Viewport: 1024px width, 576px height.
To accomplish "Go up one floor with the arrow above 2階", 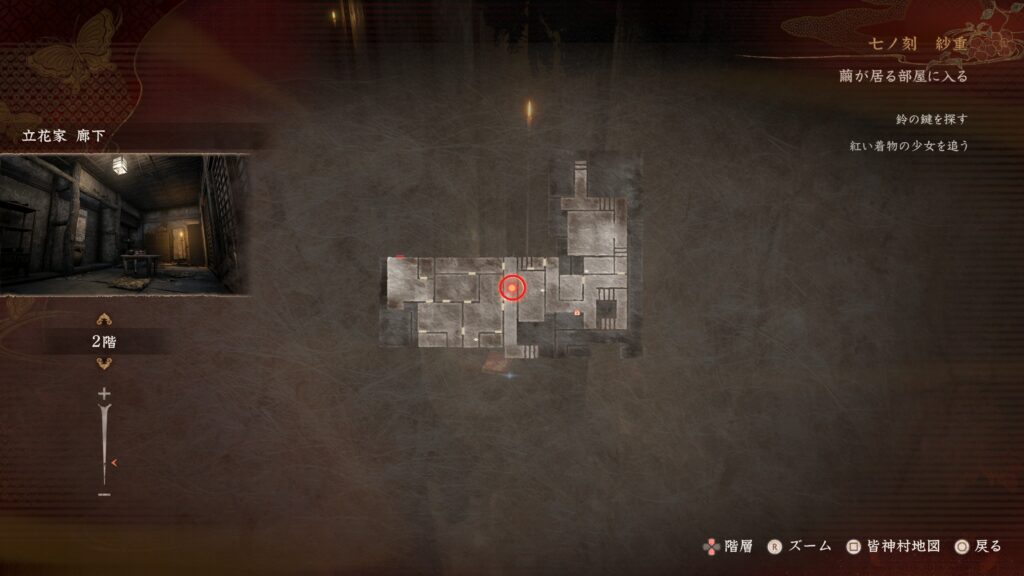I will [x=104, y=320].
